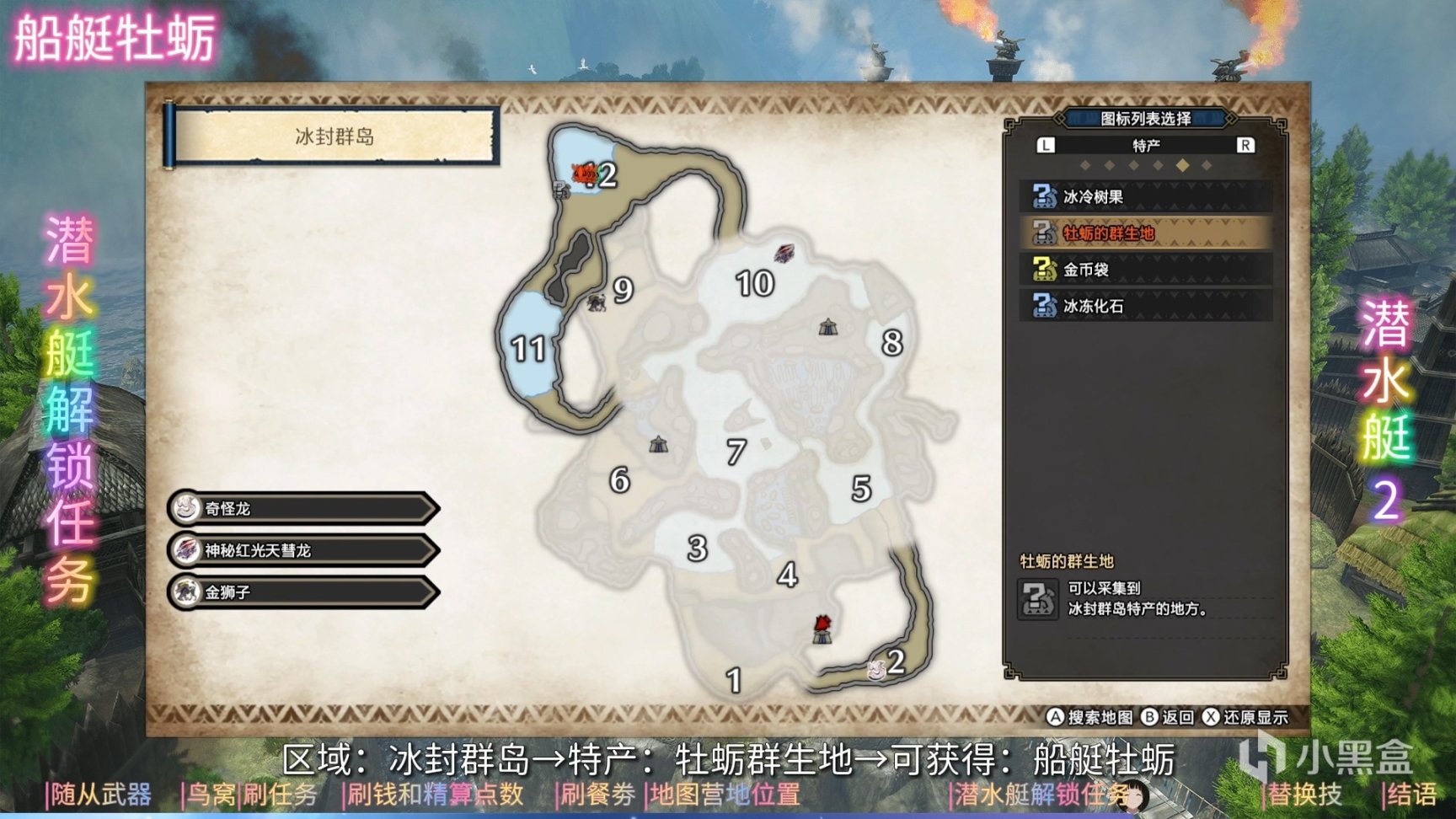Click the 奇怪龙 monster icon in the list
Screen dimensions: 1456x819
coord(187,508)
